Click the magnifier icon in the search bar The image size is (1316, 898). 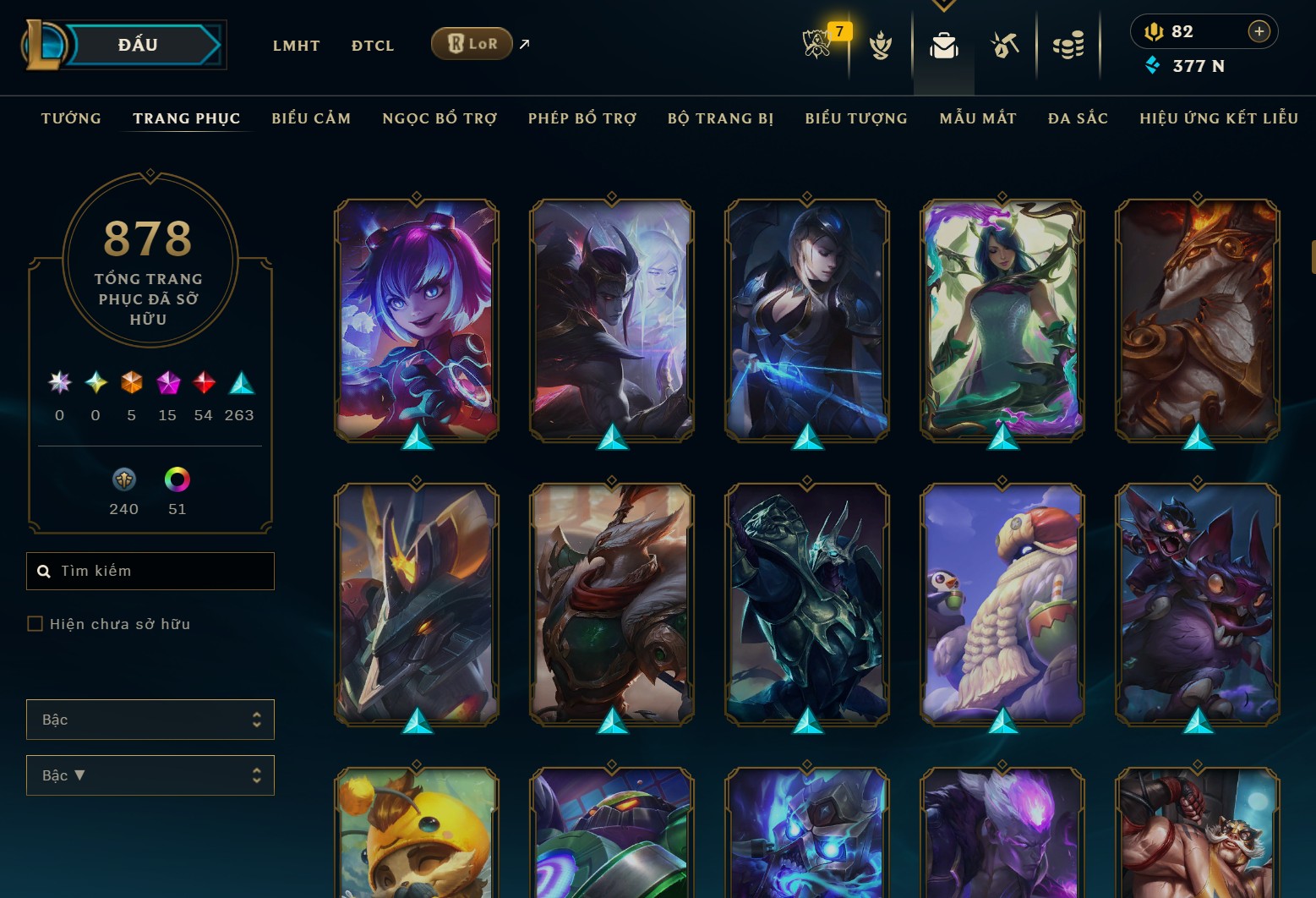click(45, 571)
